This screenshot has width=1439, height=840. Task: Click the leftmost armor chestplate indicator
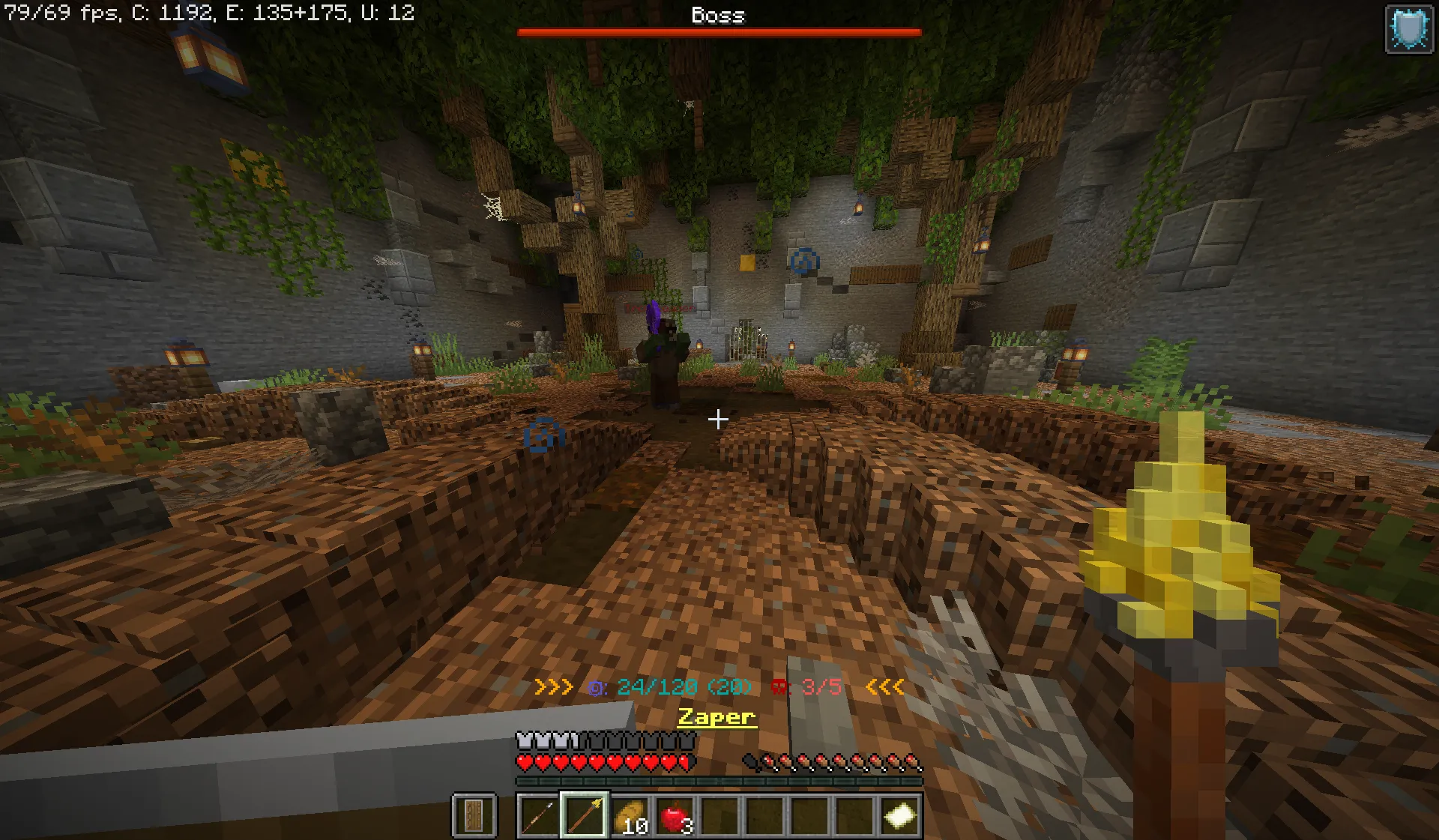click(x=522, y=739)
